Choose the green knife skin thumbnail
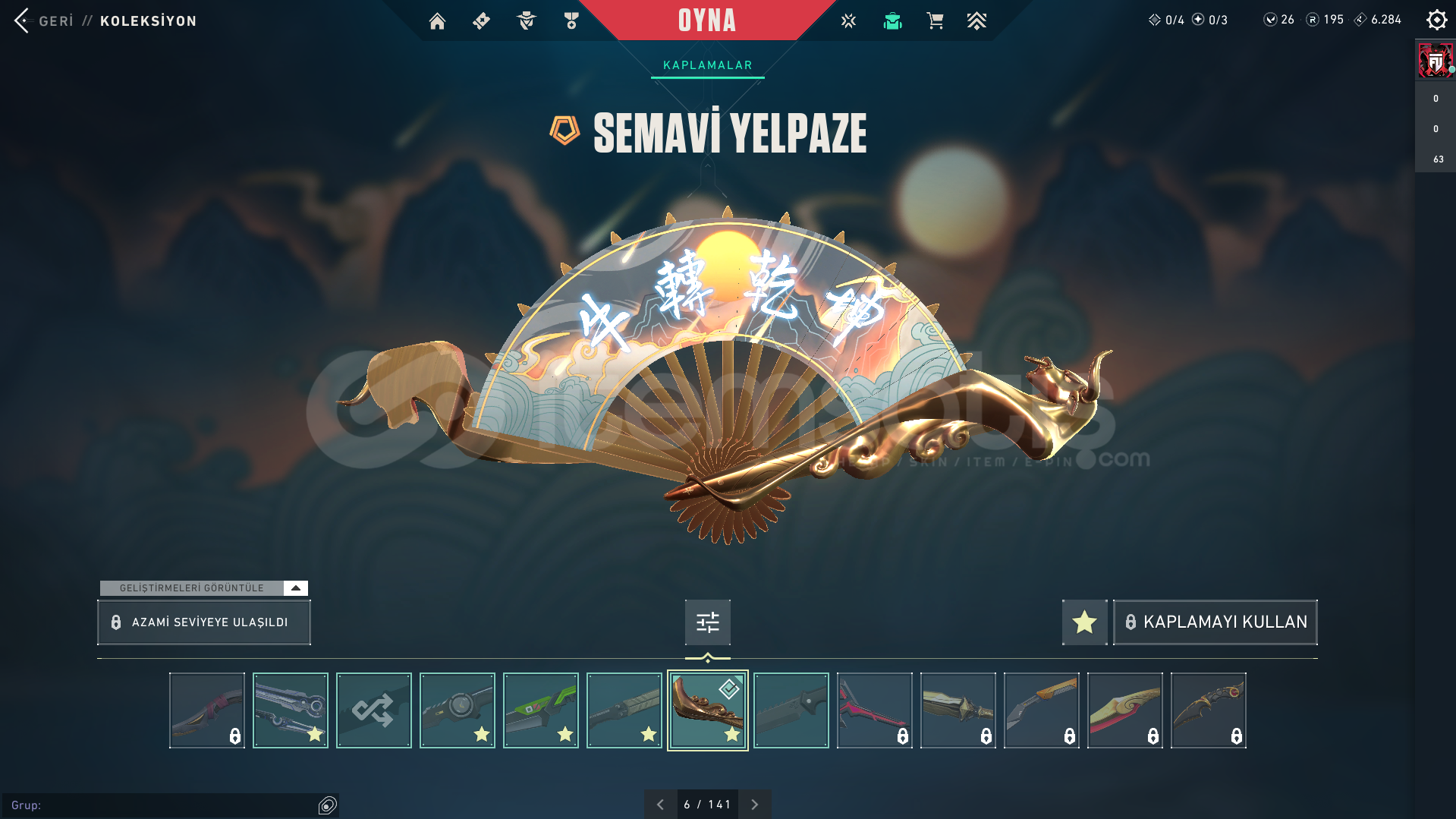Viewport: 1456px width, 819px height. click(x=541, y=710)
